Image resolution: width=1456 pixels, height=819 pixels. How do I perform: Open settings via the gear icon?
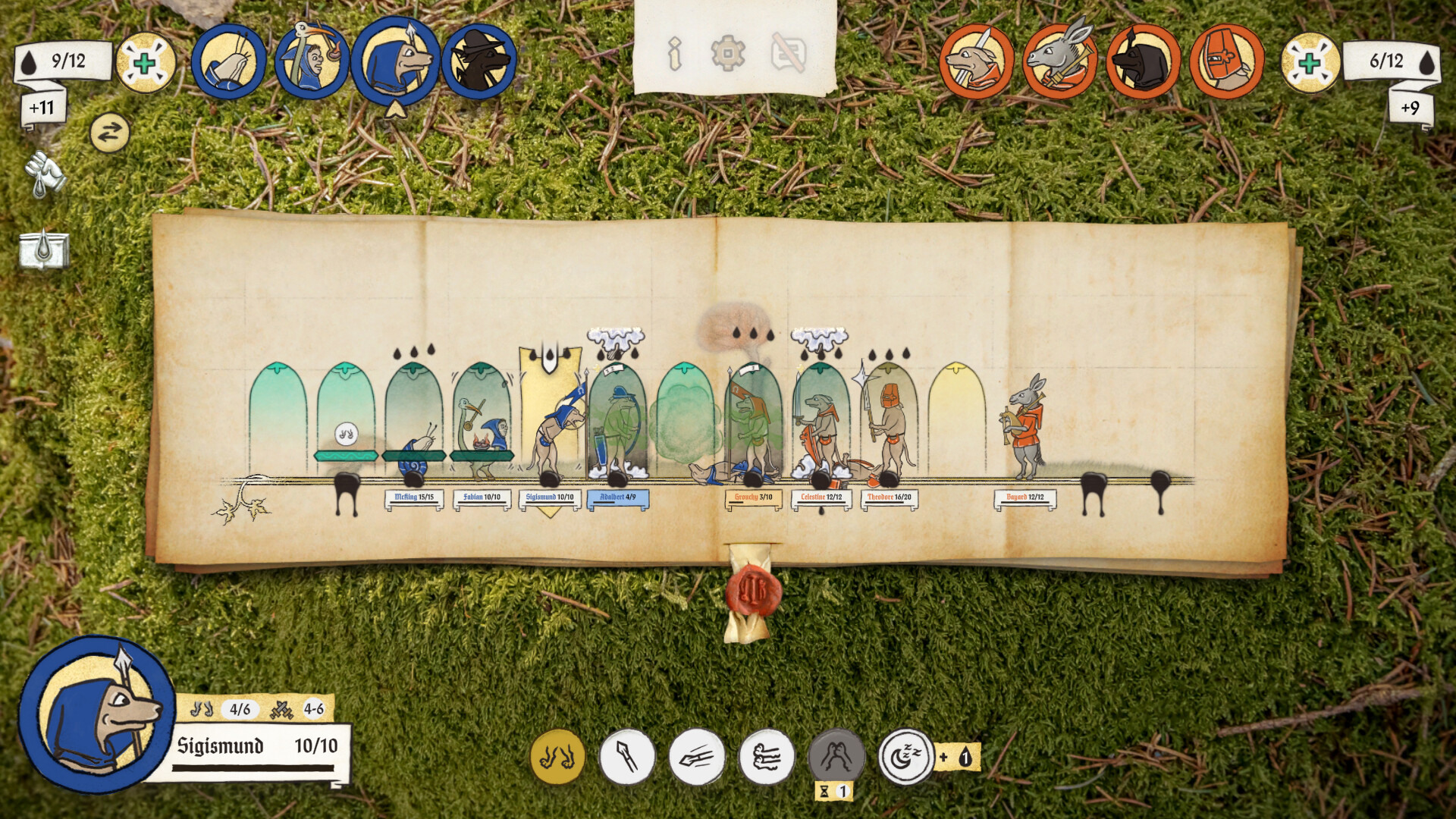point(728,54)
